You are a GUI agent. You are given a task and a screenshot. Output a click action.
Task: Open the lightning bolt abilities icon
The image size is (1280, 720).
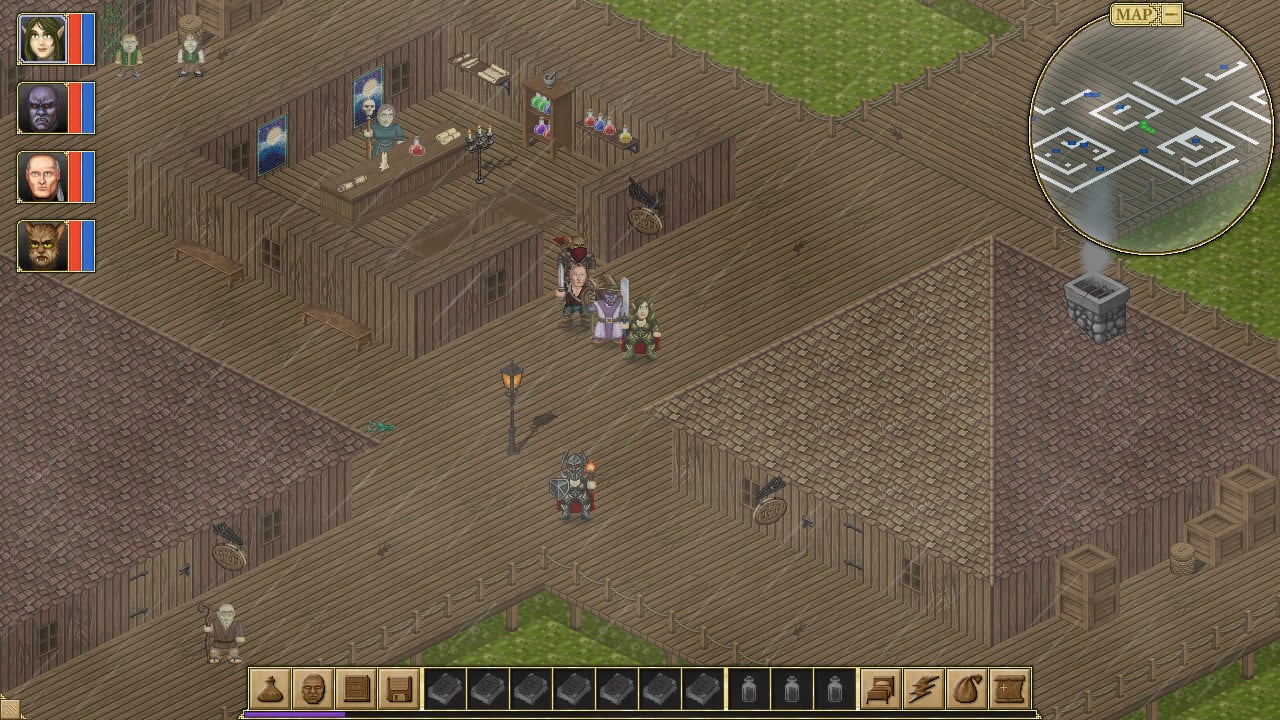tap(924, 689)
